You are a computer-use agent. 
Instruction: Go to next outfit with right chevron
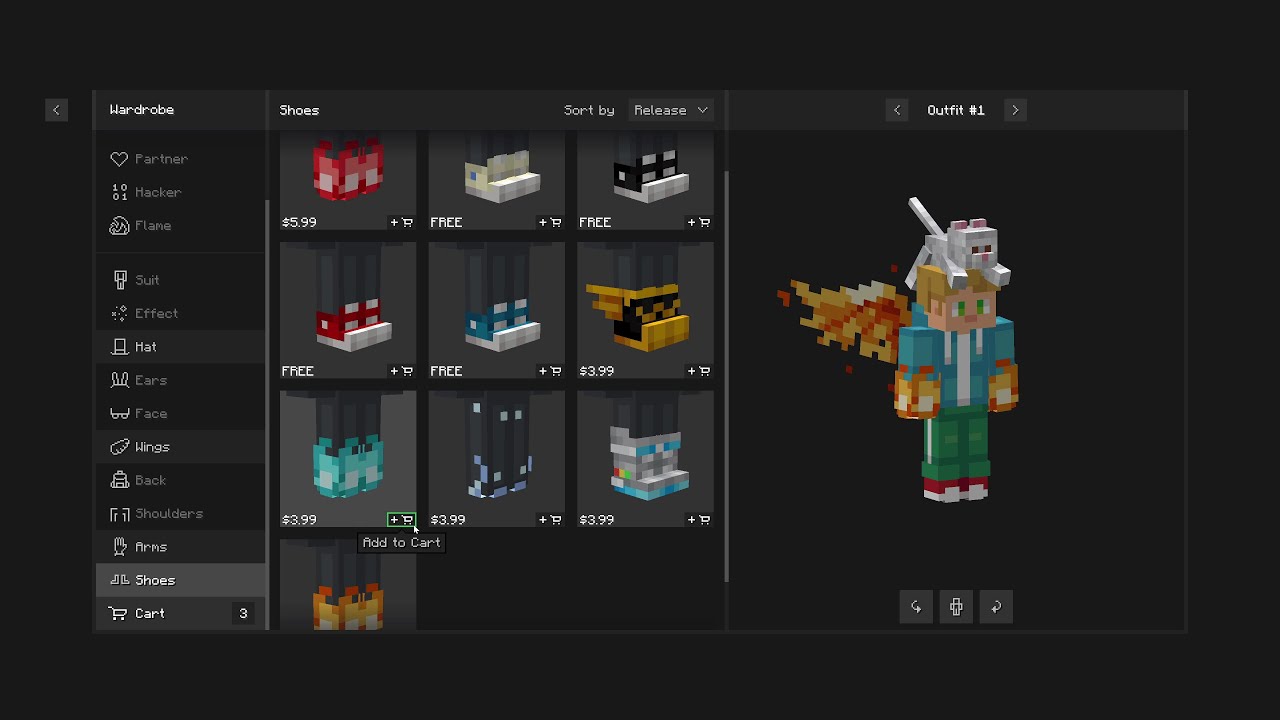pos(1015,110)
